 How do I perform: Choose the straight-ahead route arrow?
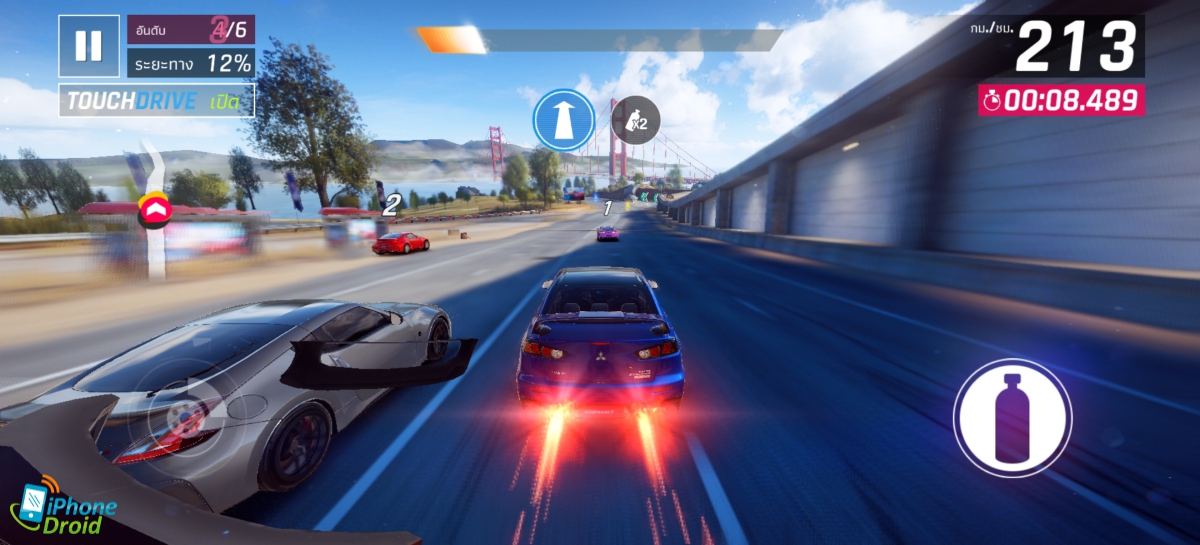pos(564,120)
